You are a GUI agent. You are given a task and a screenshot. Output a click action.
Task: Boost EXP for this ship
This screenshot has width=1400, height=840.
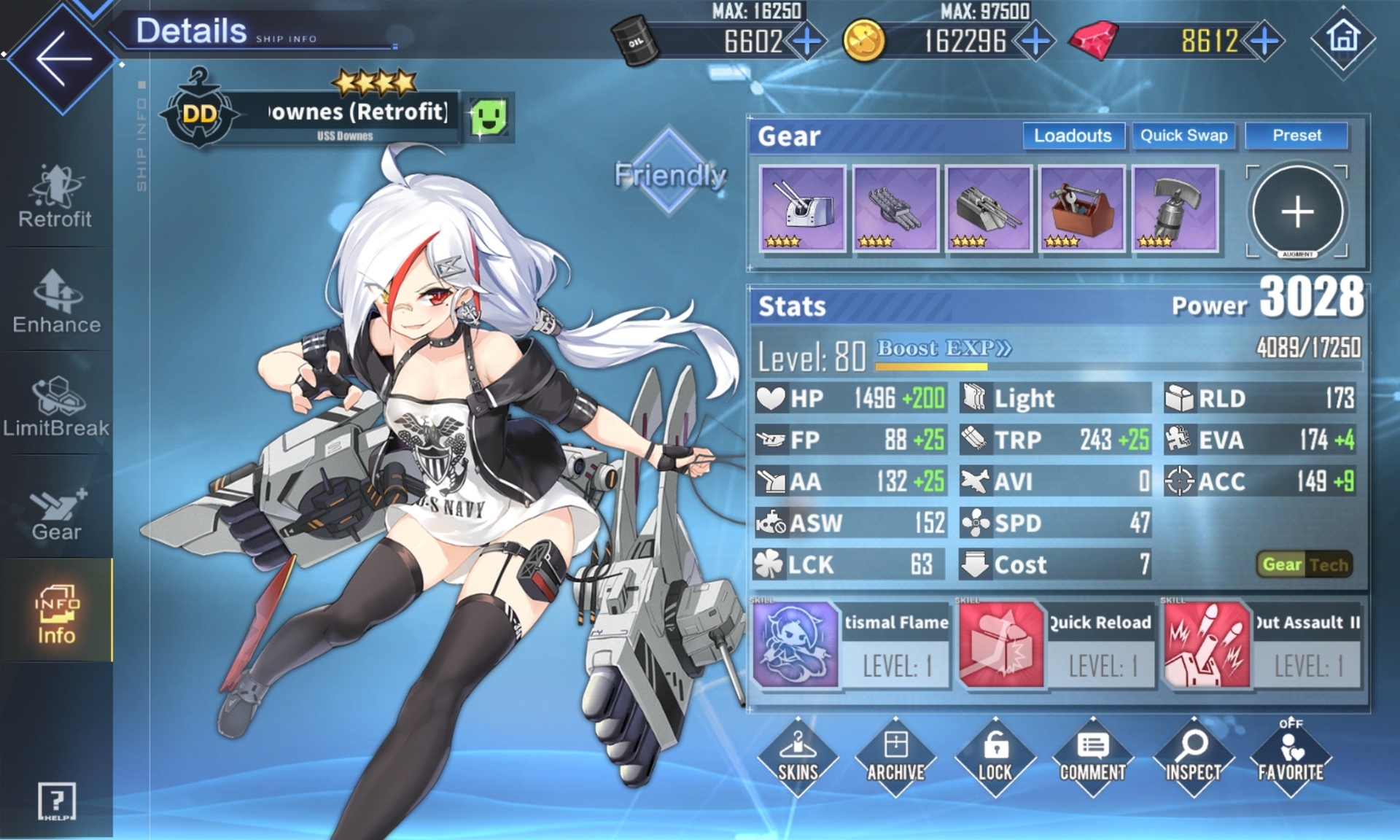(x=944, y=349)
